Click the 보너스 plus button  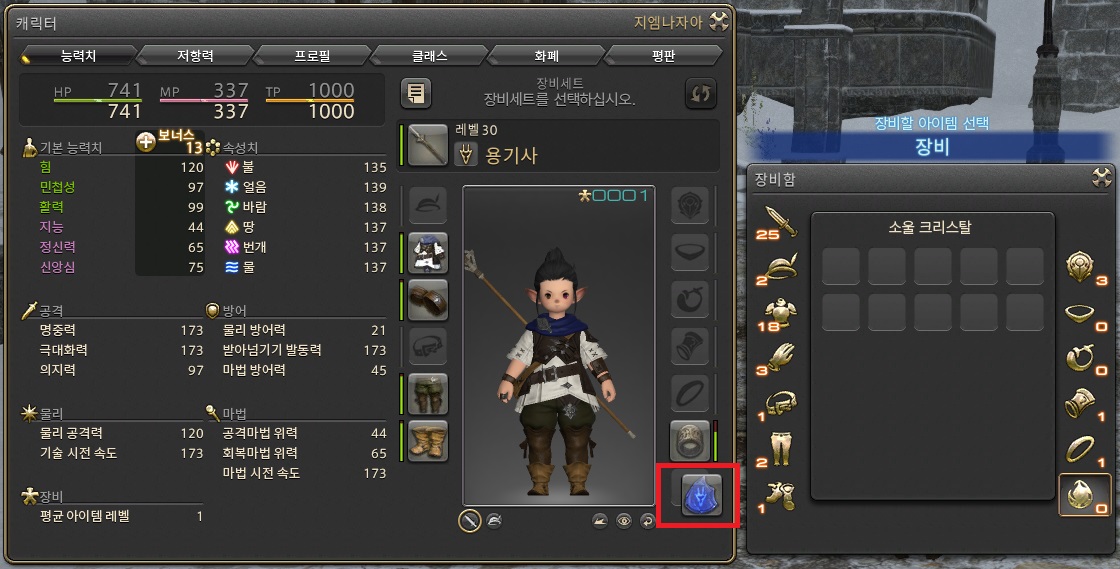click(x=146, y=142)
